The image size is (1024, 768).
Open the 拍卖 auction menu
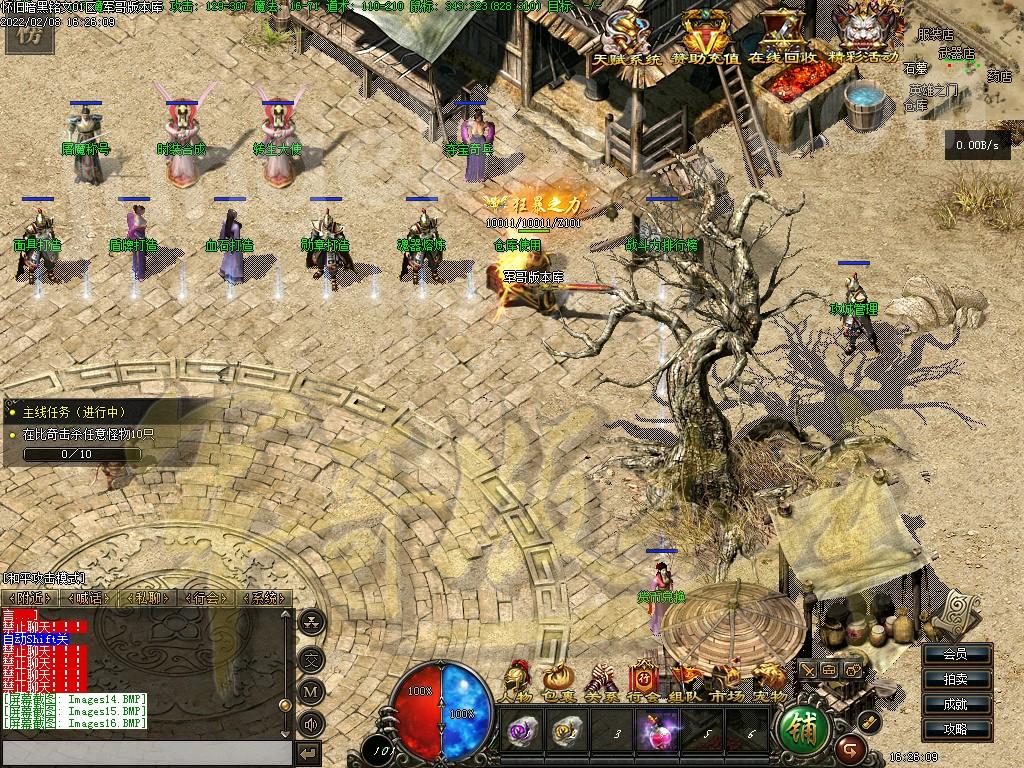pos(955,680)
